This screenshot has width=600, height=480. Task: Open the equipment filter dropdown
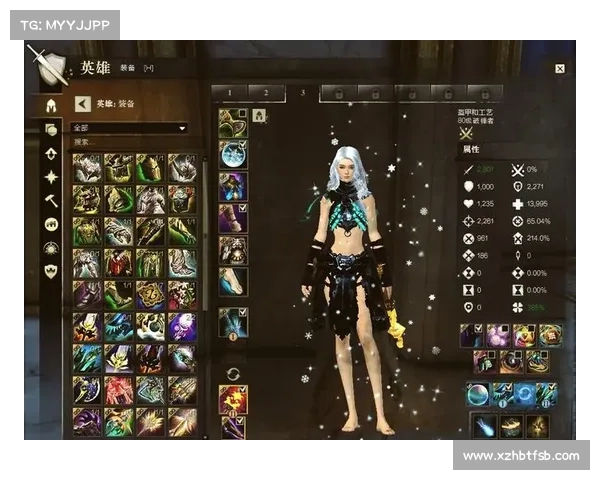130,128
